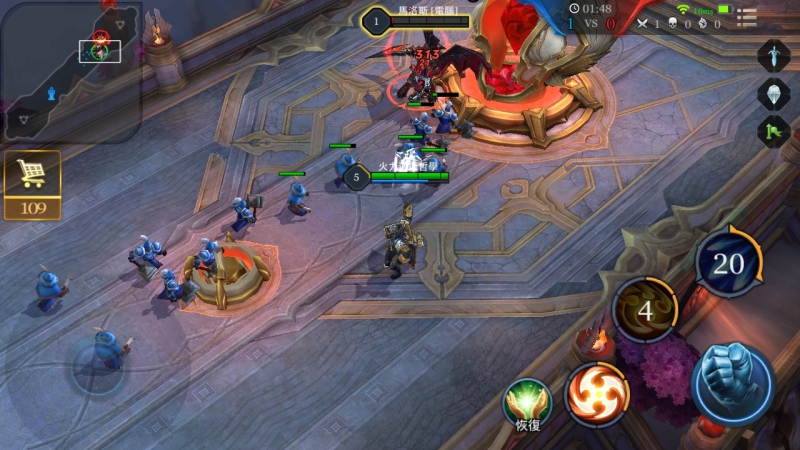Open the shopping cart item shop
Image resolution: width=800 pixels, height=450 pixels.
pos(32,175)
